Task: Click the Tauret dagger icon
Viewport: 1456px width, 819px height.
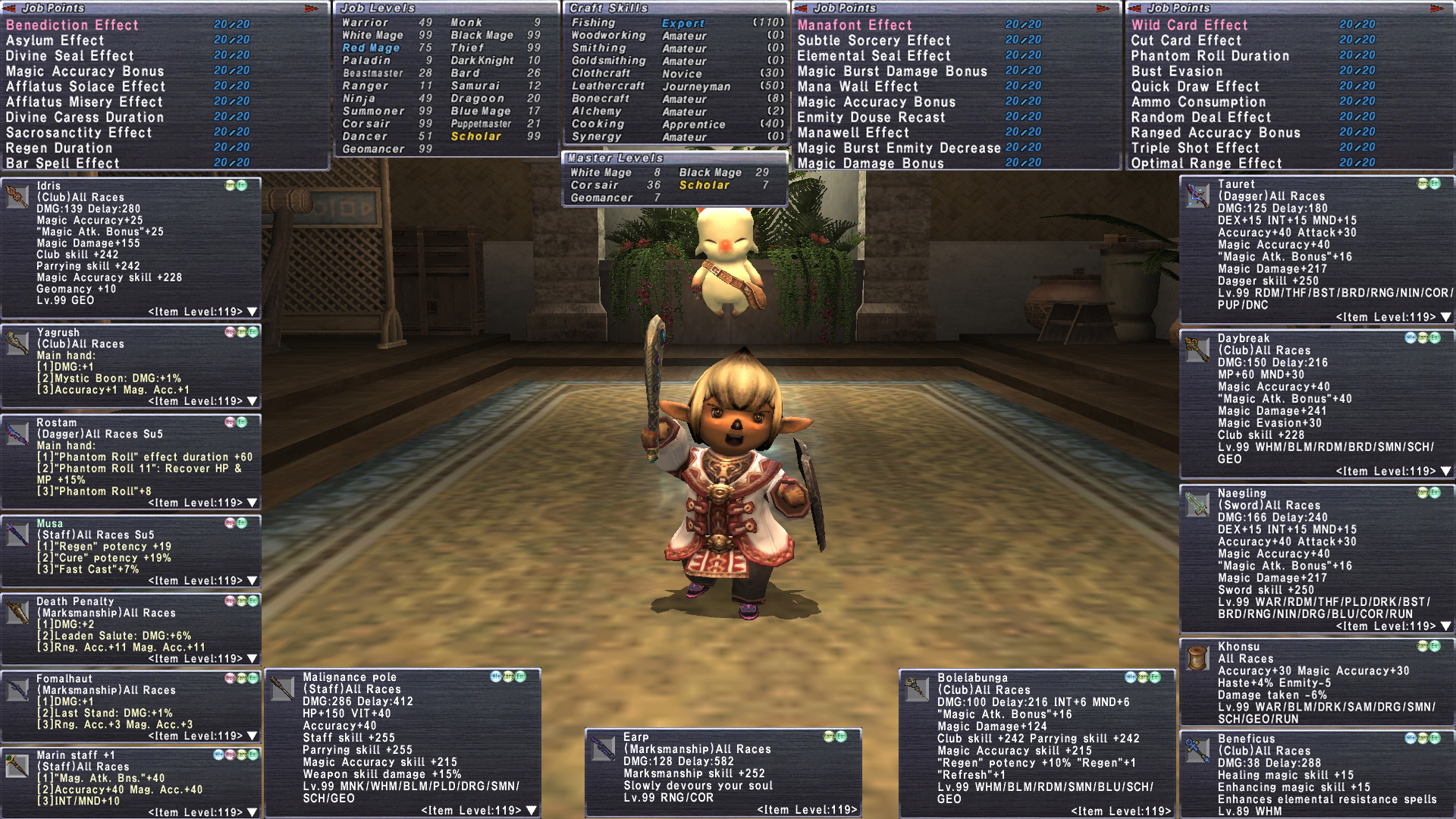Action: (x=1197, y=196)
